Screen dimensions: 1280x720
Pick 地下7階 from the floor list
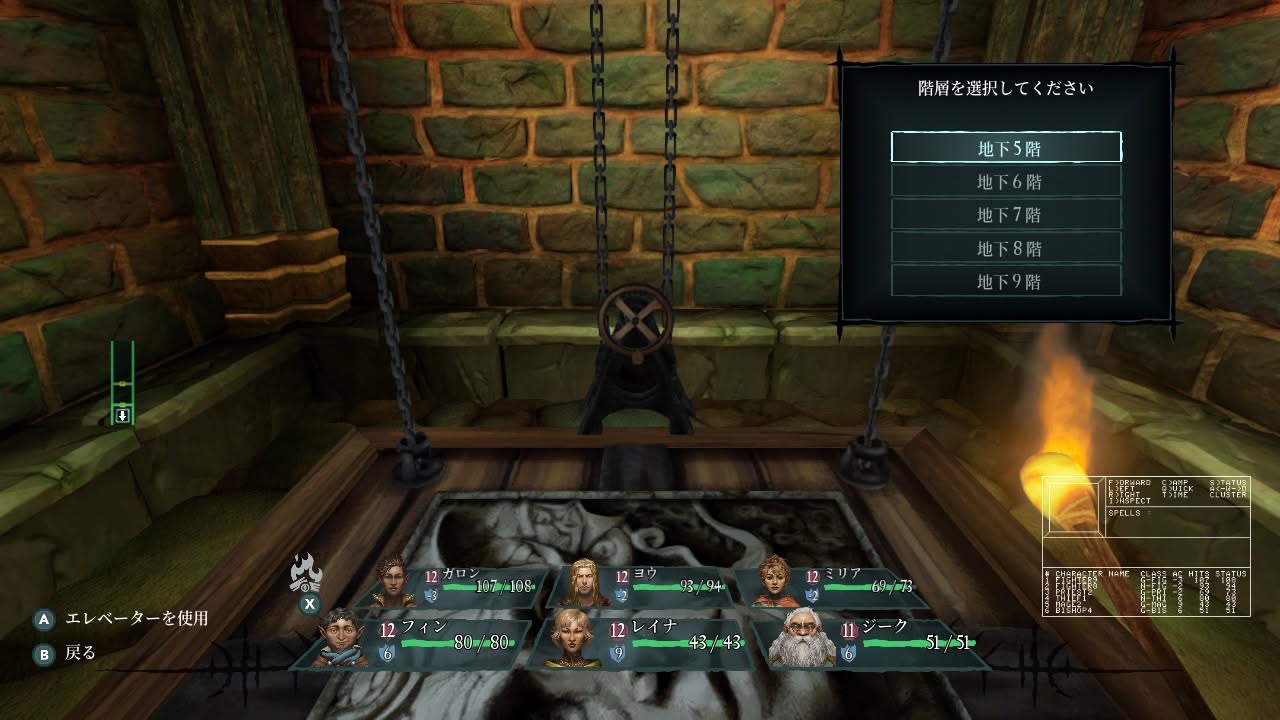coord(1006,214)
